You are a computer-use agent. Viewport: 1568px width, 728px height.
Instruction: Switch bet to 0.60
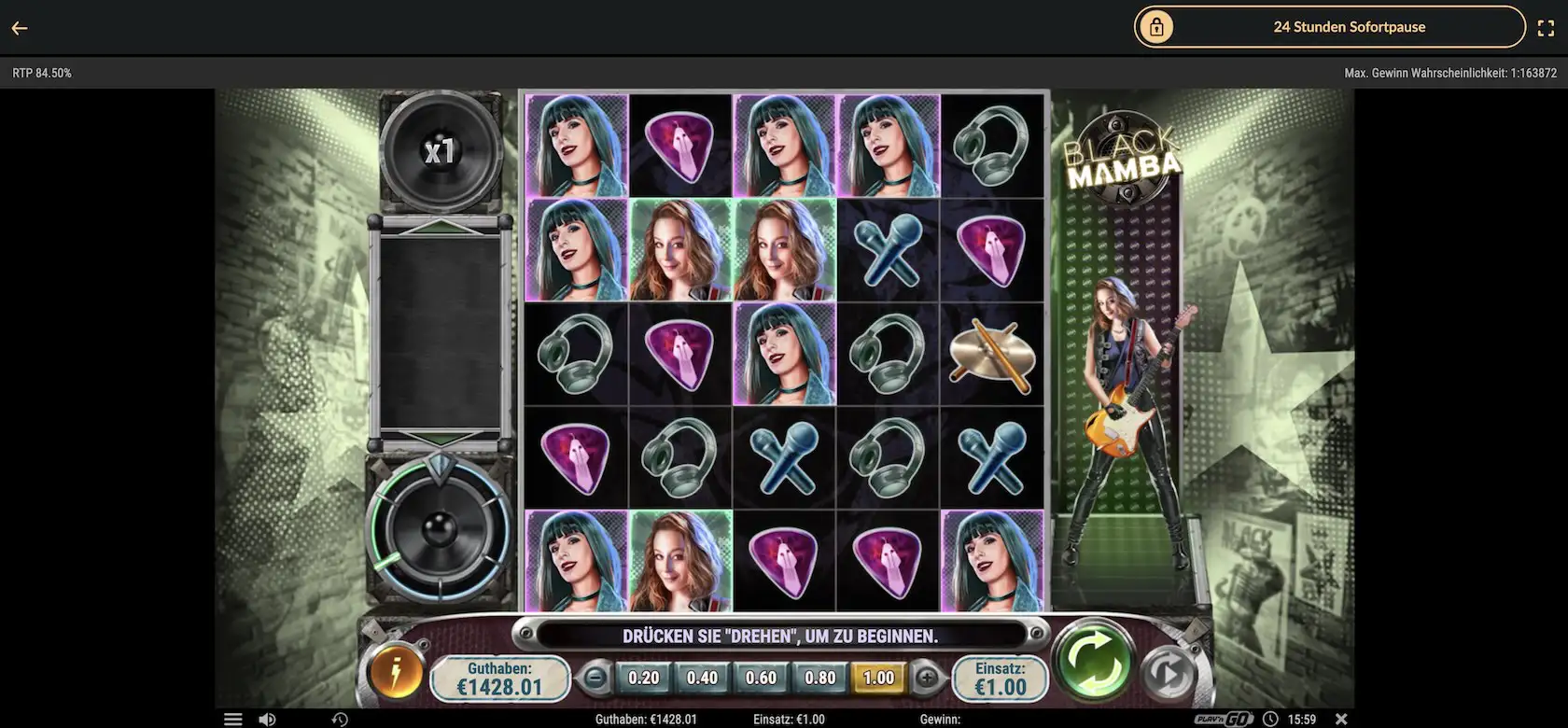click(761, 679)
